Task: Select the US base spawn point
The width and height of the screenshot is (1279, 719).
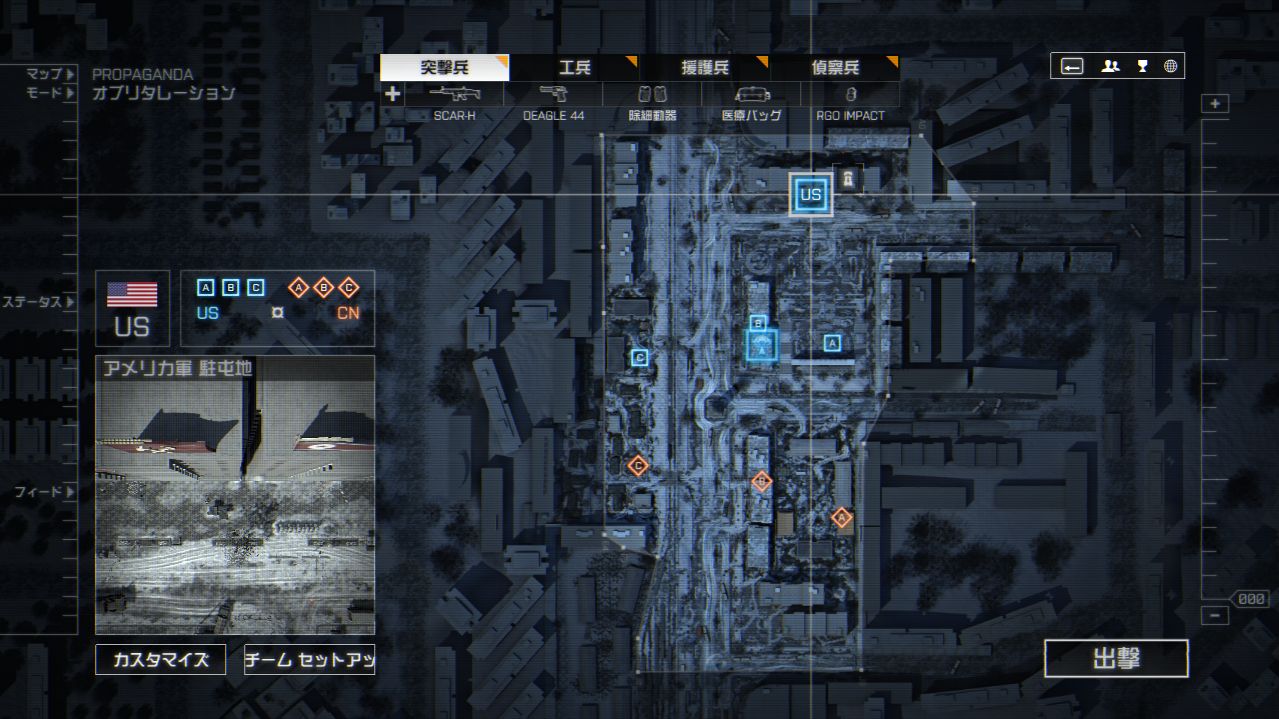Action: pos(810,195)
